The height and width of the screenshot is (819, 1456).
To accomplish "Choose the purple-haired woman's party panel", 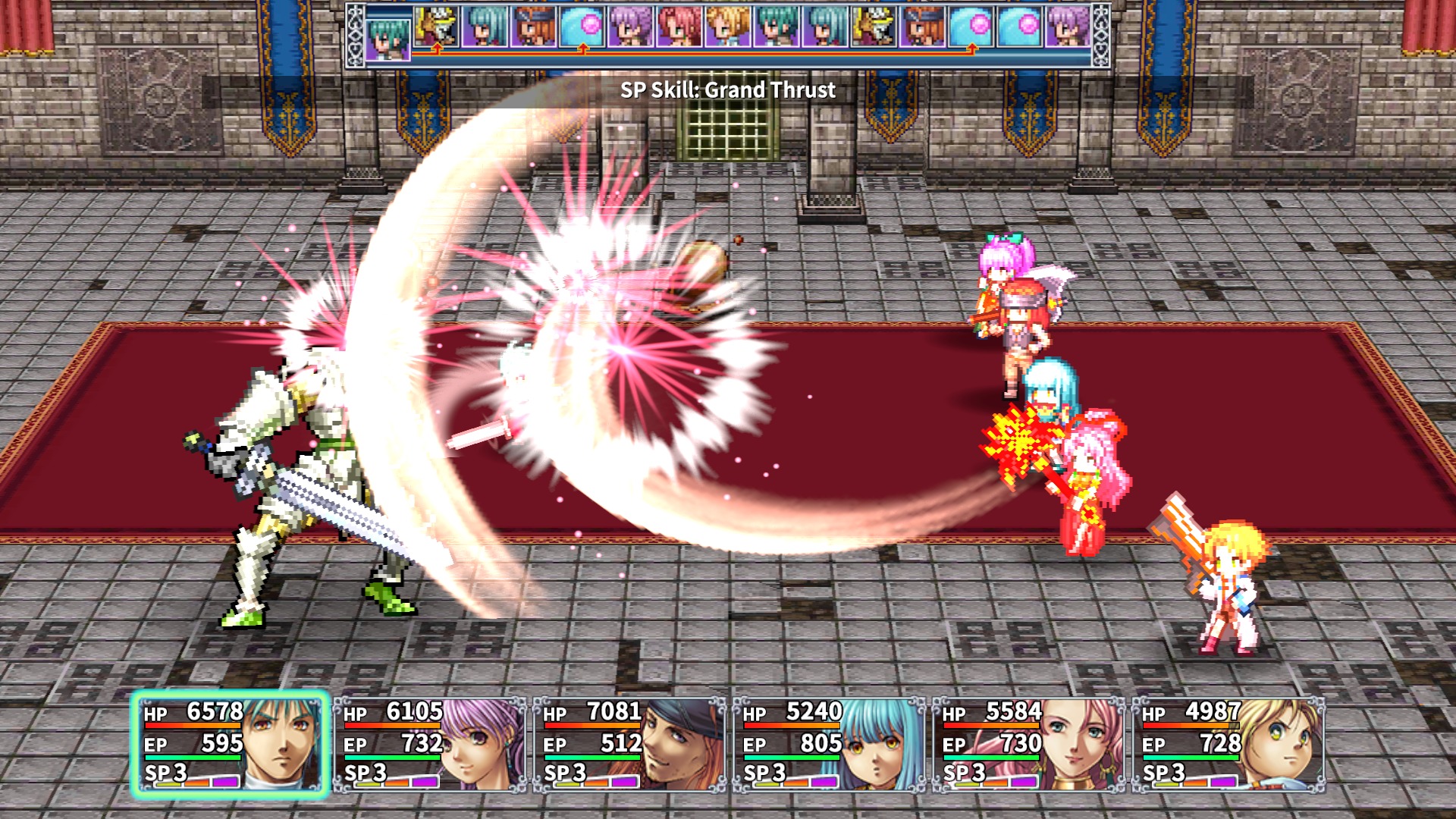I will [430, 745].
